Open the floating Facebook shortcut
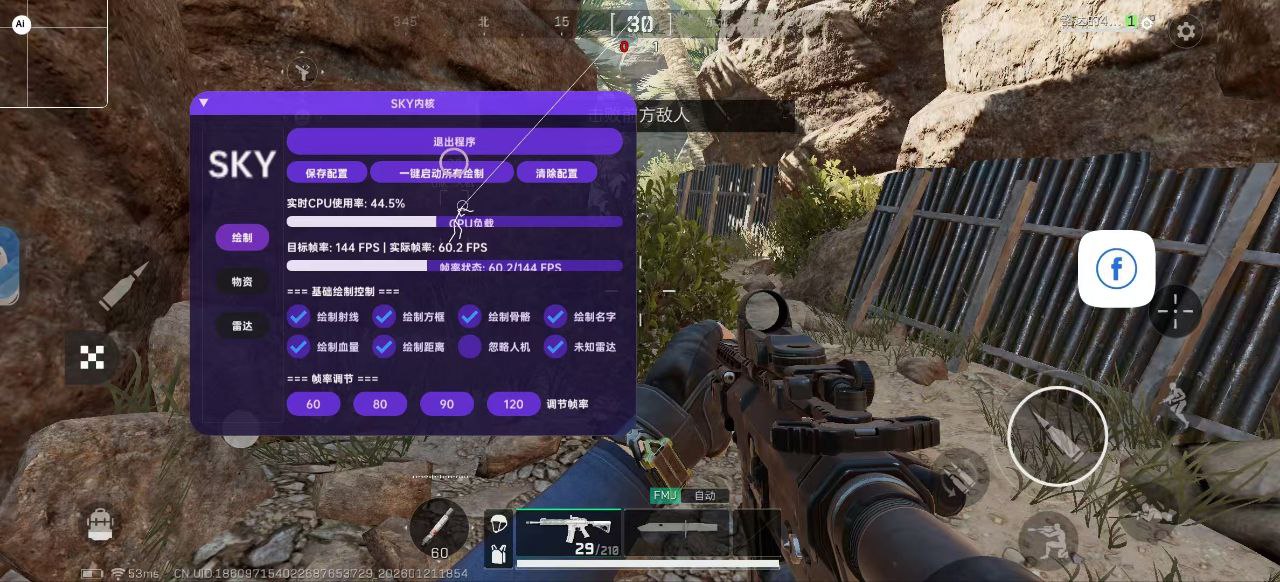The height and width of the screenshot is (582, 1280). click(x=1116, y=268)
